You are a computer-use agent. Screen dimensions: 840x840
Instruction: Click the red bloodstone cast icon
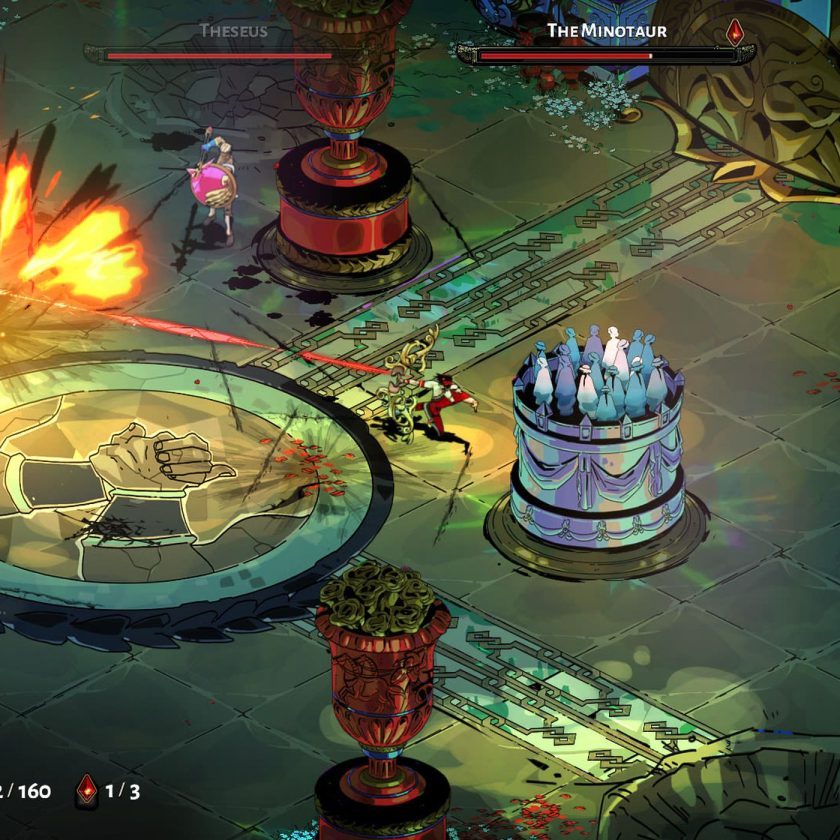88,790
